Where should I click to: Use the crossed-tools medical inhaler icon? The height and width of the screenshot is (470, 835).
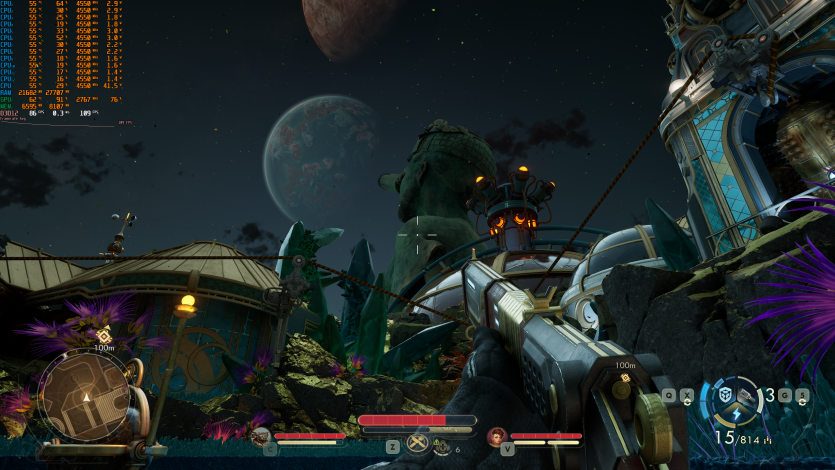[417, 444]
